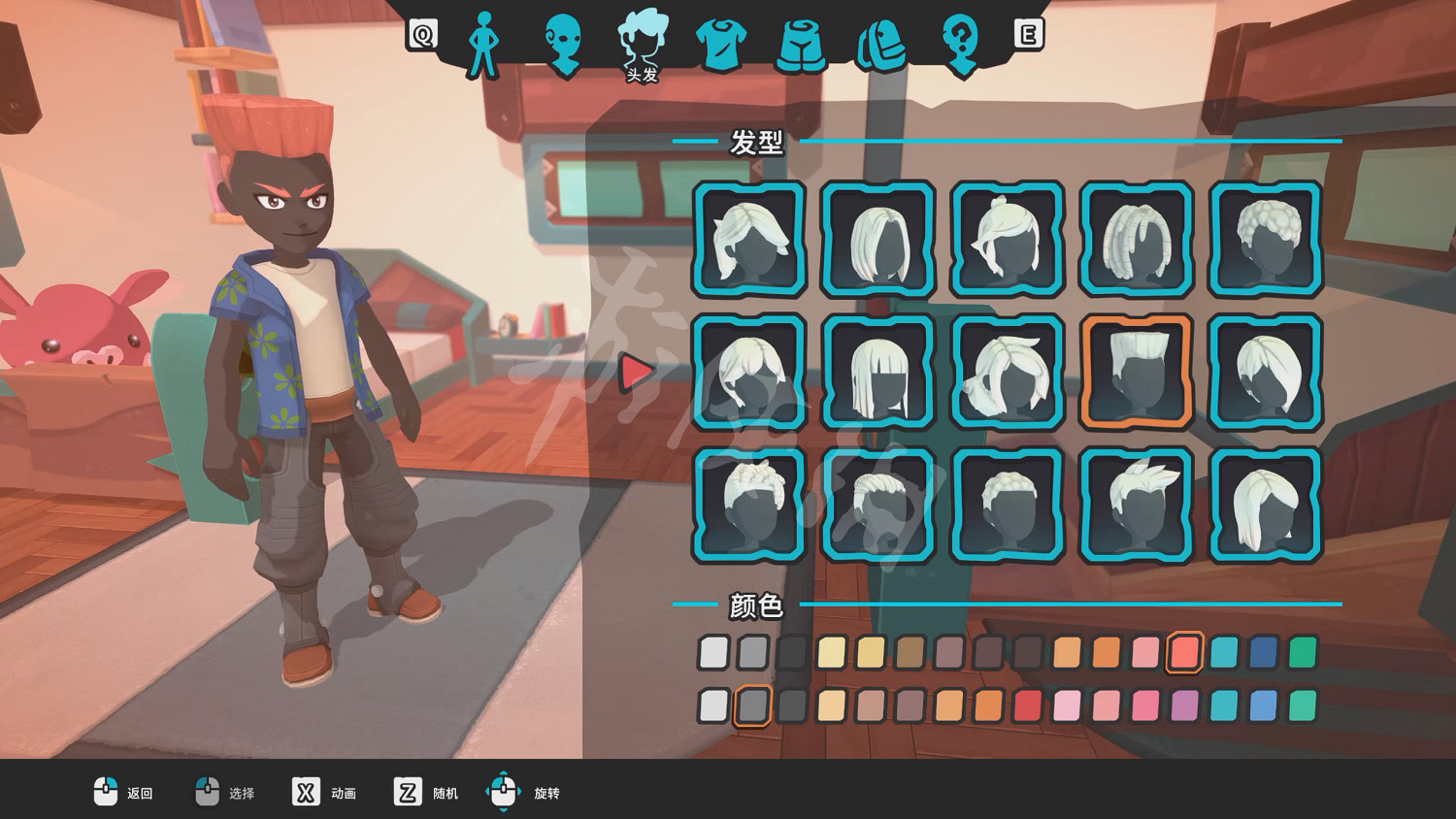This screenshot has width=1456, height=819.
Task: Open the face customization icon
Action: point(563,39)
